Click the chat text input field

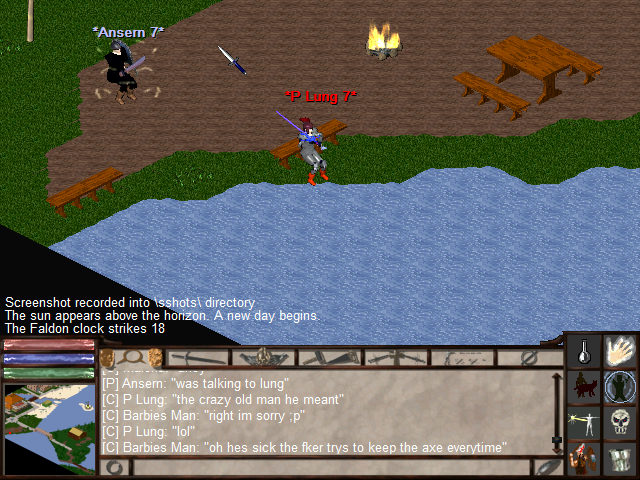tap(330, 467)
